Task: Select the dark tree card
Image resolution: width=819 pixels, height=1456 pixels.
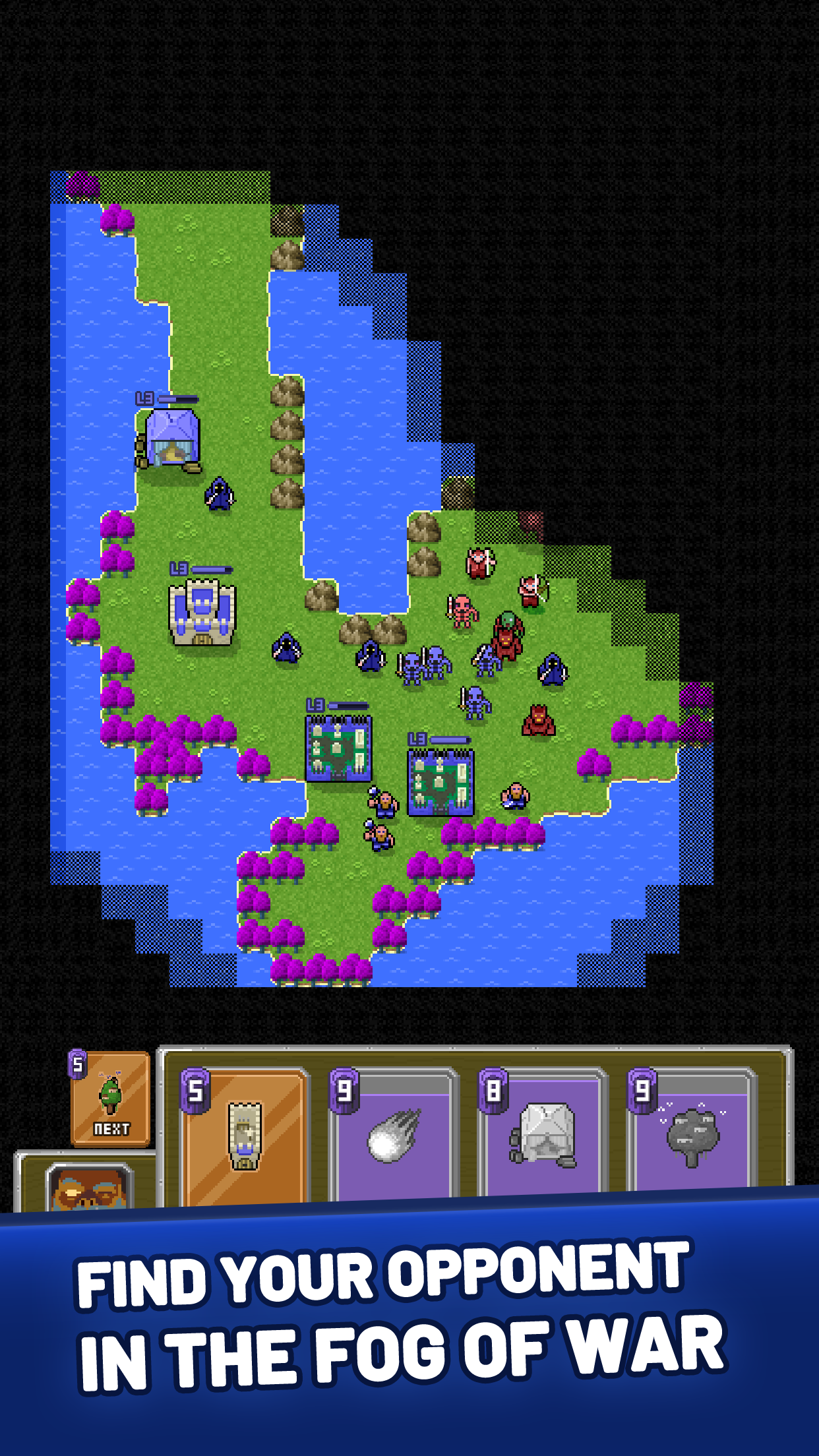Action: point(690,1136)
